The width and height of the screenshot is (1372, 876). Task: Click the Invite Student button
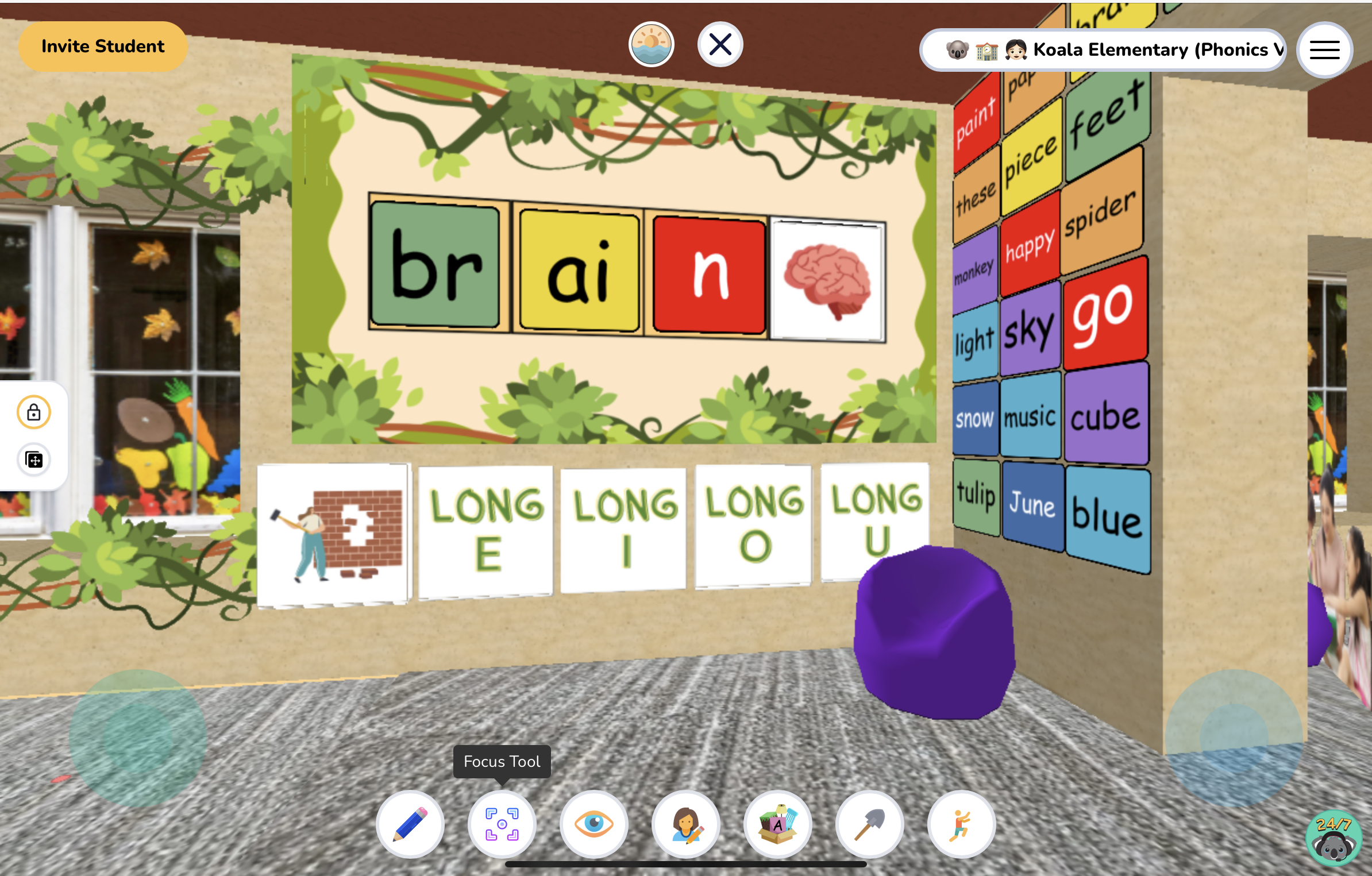click(102, 46)
